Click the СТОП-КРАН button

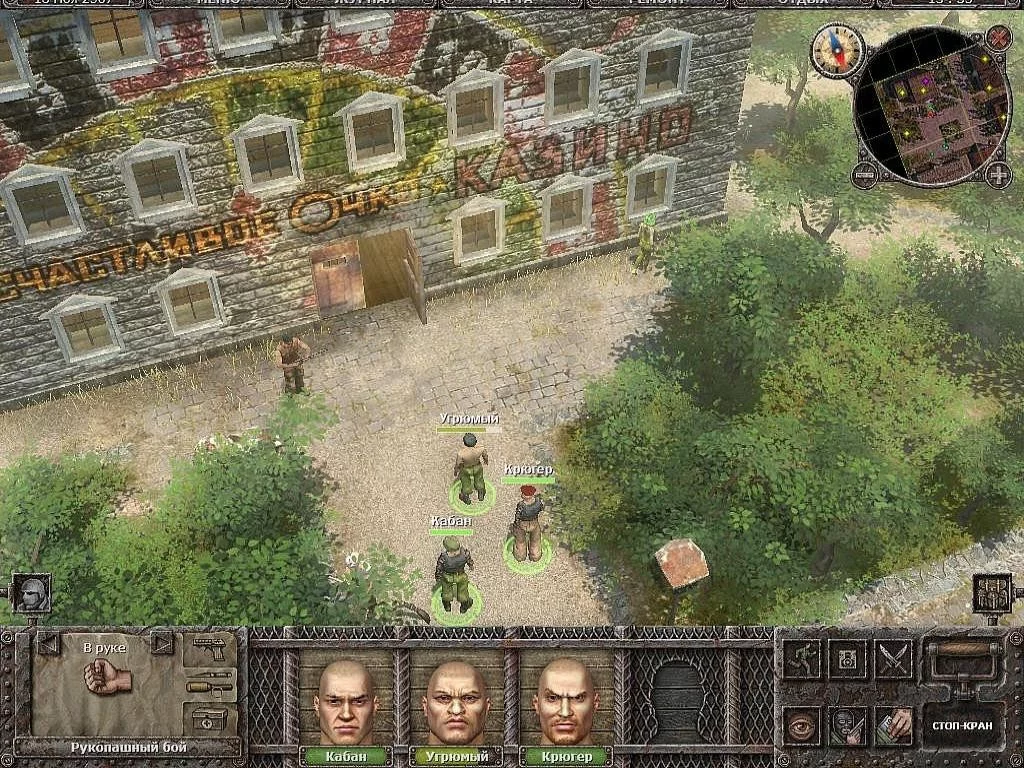(x=961, y=726)
